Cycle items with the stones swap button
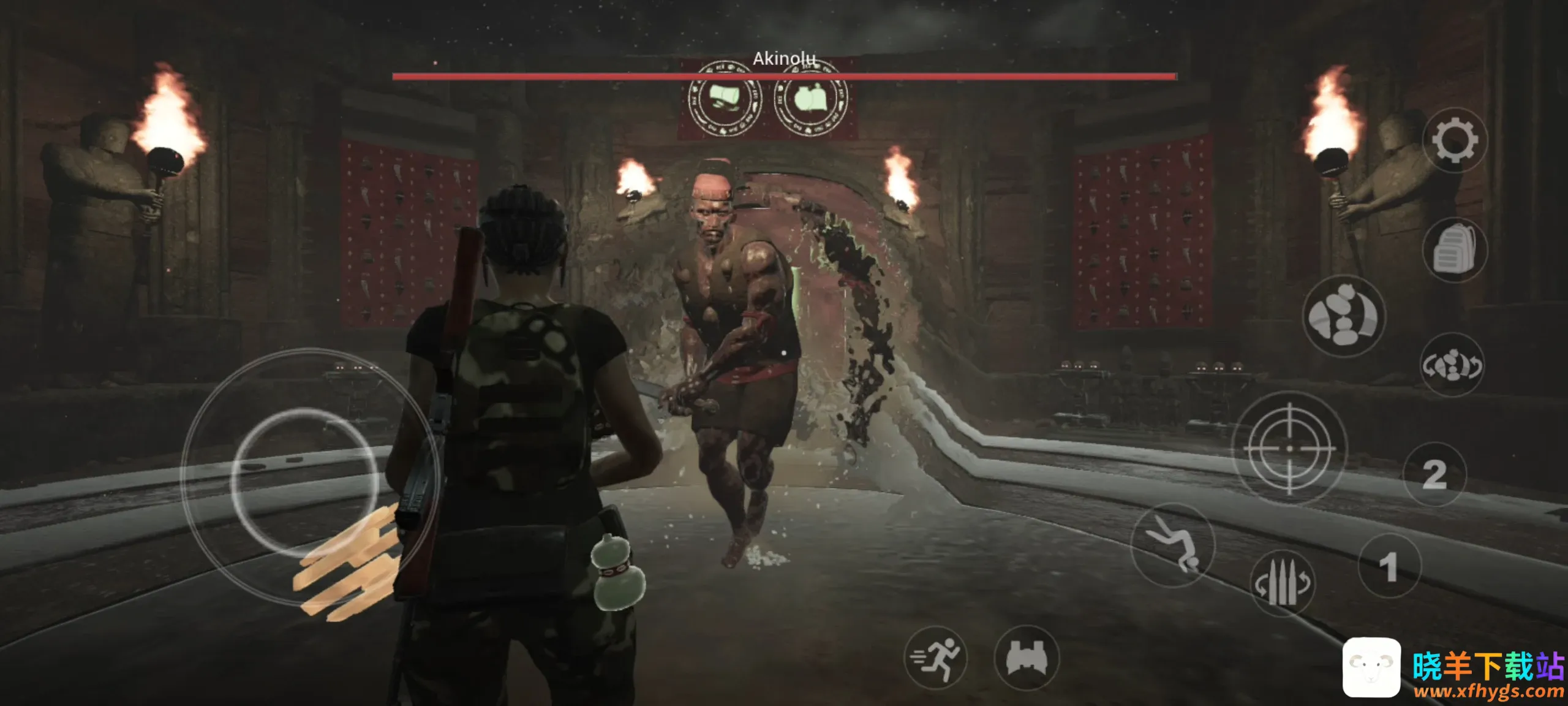 tap(1452, 366)
